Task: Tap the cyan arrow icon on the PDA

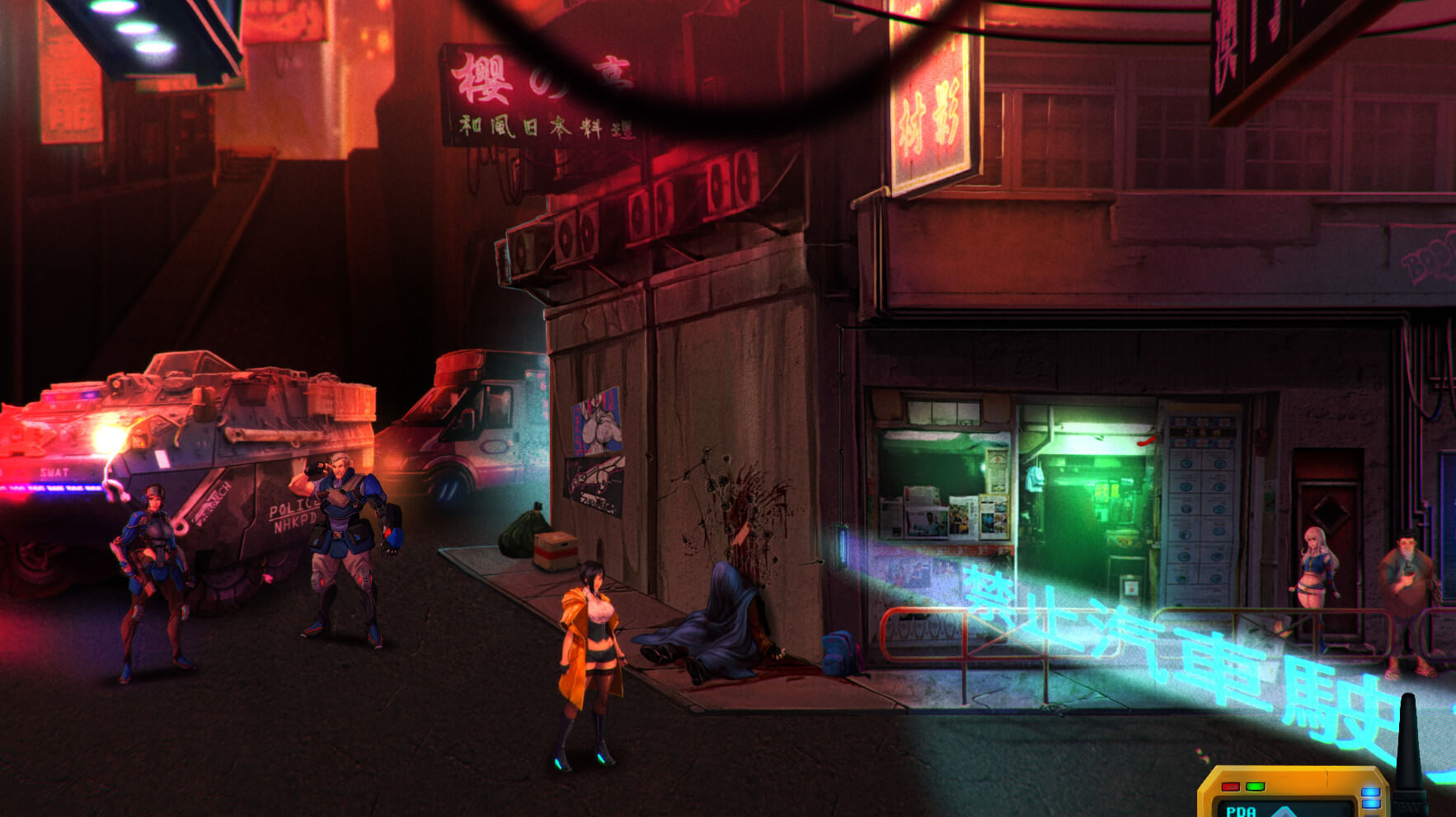Action: (1284, 815)
